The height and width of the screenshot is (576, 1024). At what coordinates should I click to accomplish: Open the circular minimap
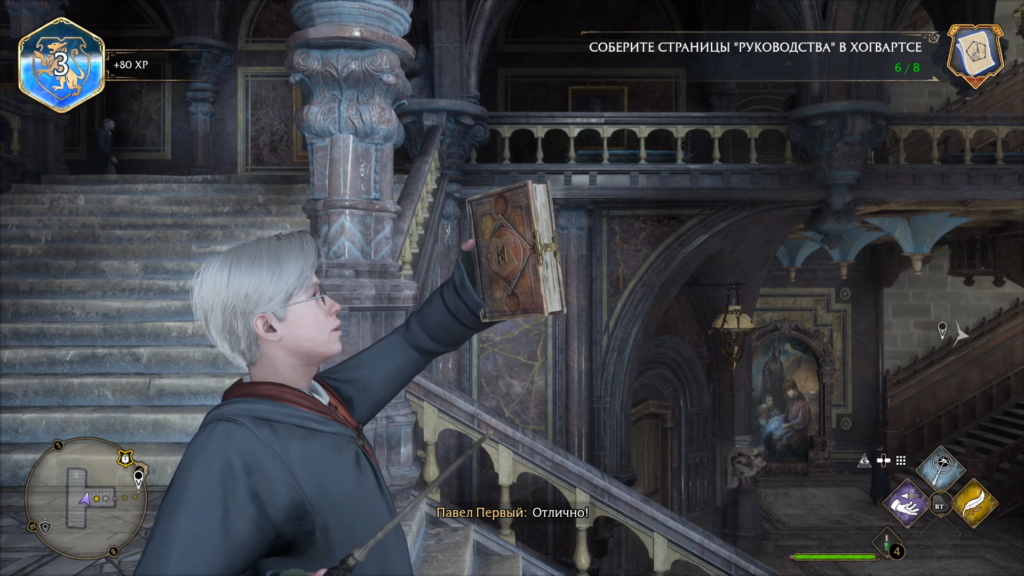tap(85, 497)
